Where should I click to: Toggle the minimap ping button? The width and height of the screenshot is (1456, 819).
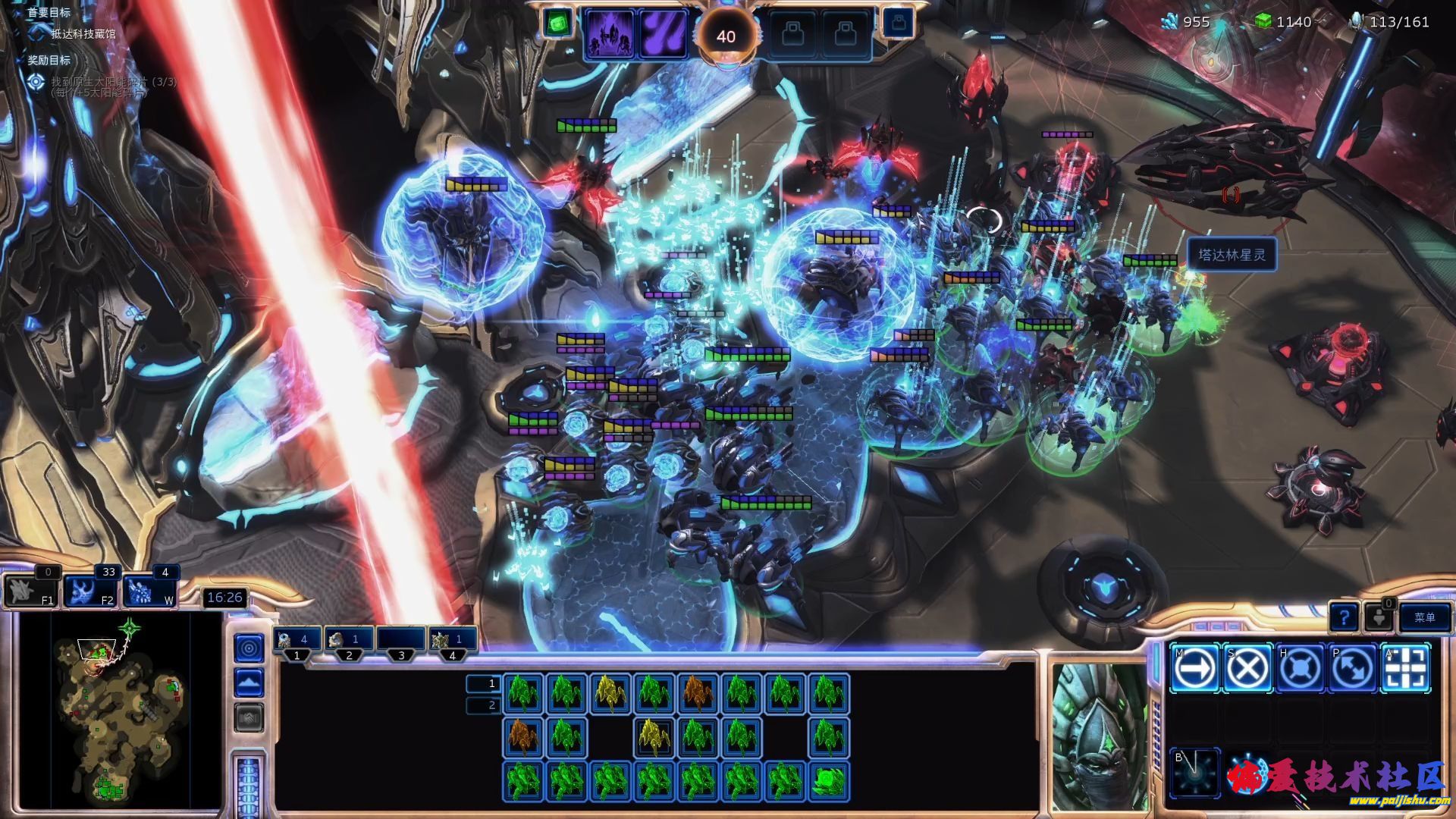[x=249, y=648]
